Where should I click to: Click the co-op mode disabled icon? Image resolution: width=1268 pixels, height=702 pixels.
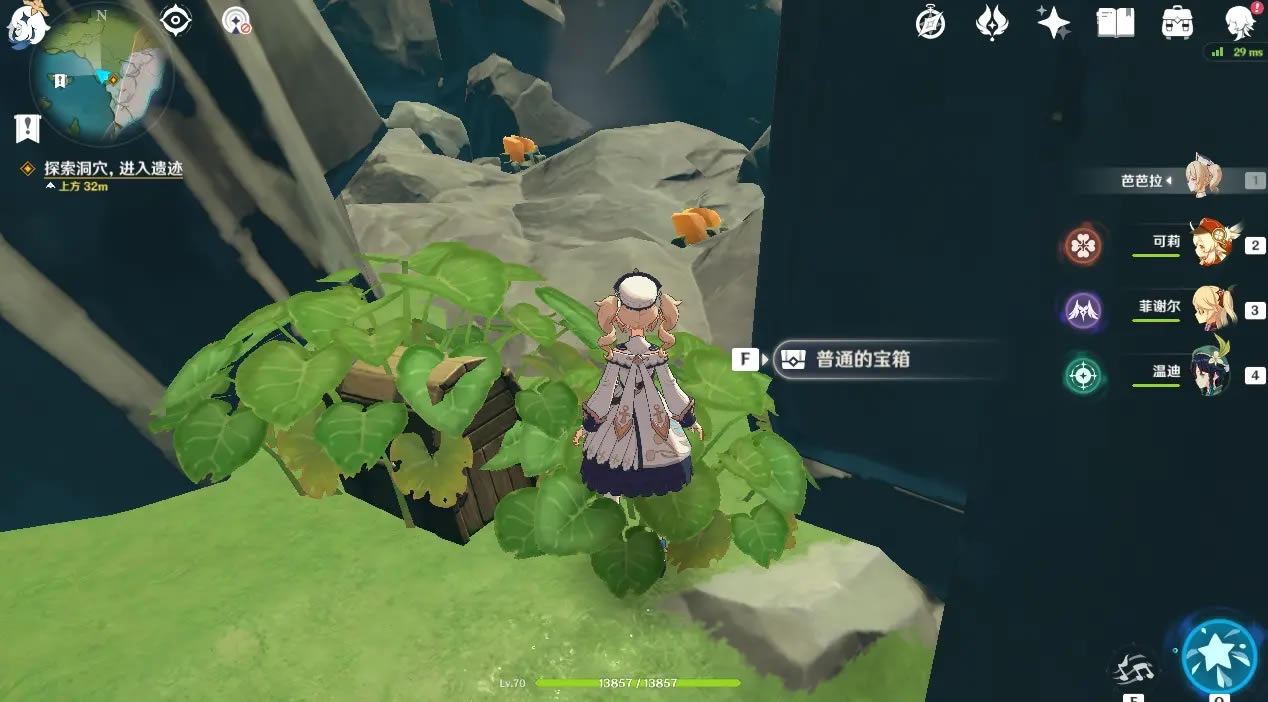[237, 21]
